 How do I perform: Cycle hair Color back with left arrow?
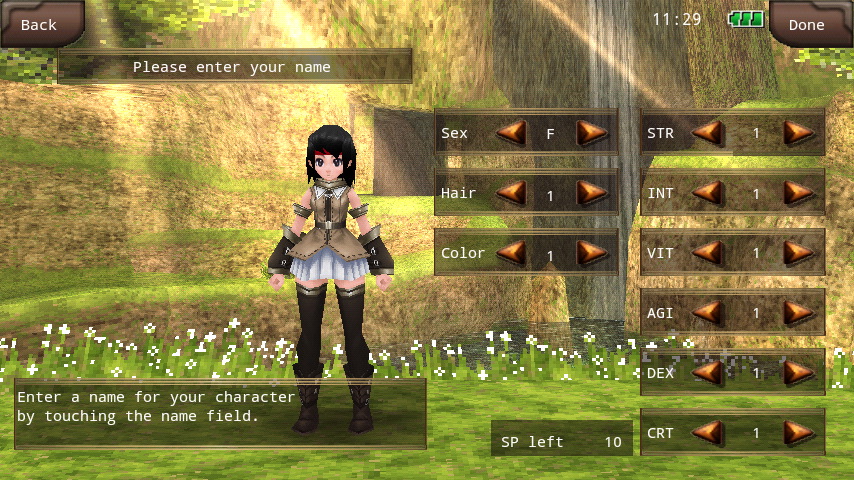click(512, 252)
